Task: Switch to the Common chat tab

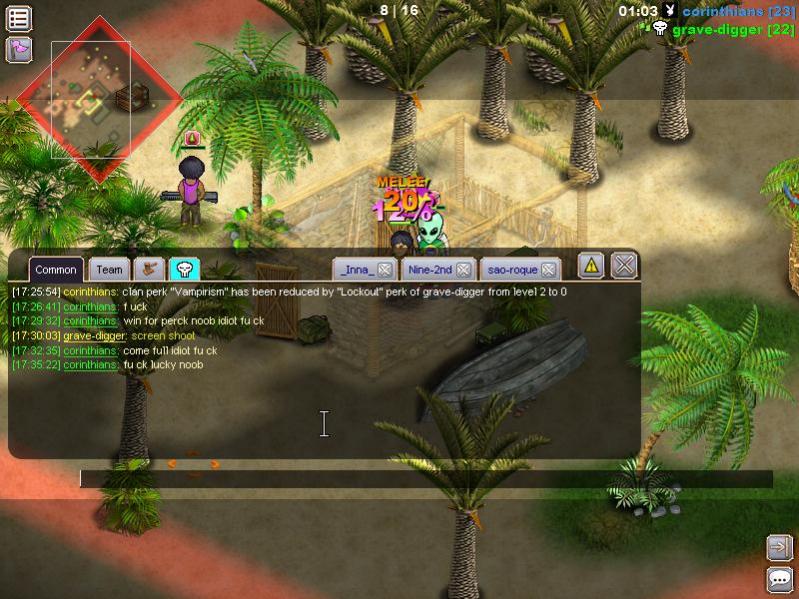Action: coord(56,269)
